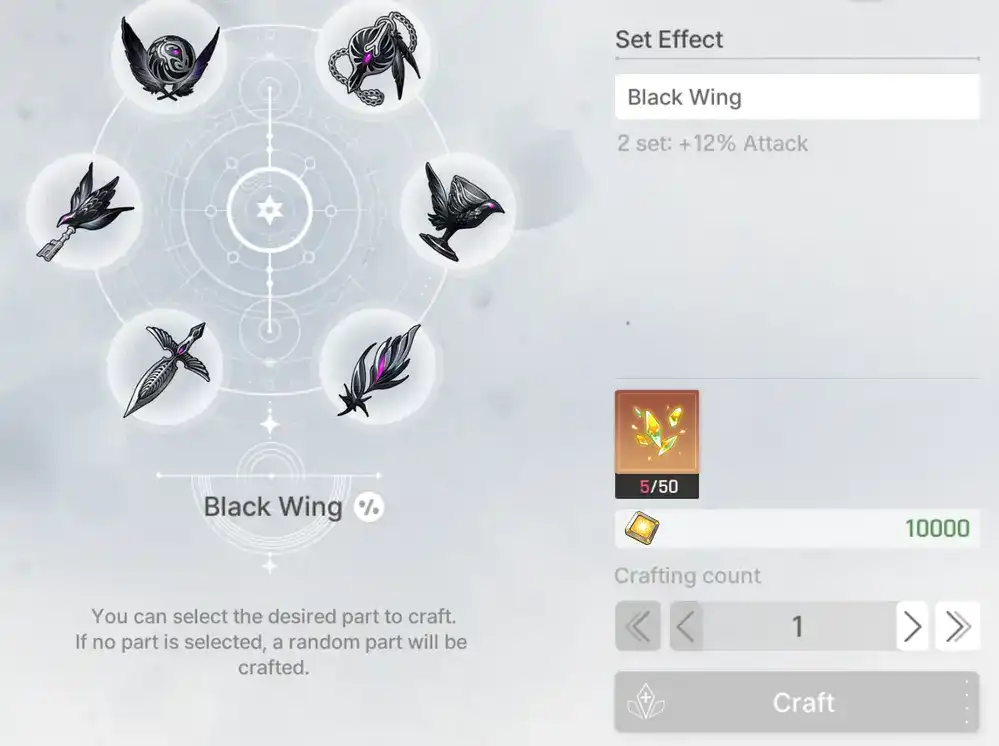Open the Black Wing probability info icon
Image resolution: width=999 pixels, height=746 pixels.
click(369, 507)
